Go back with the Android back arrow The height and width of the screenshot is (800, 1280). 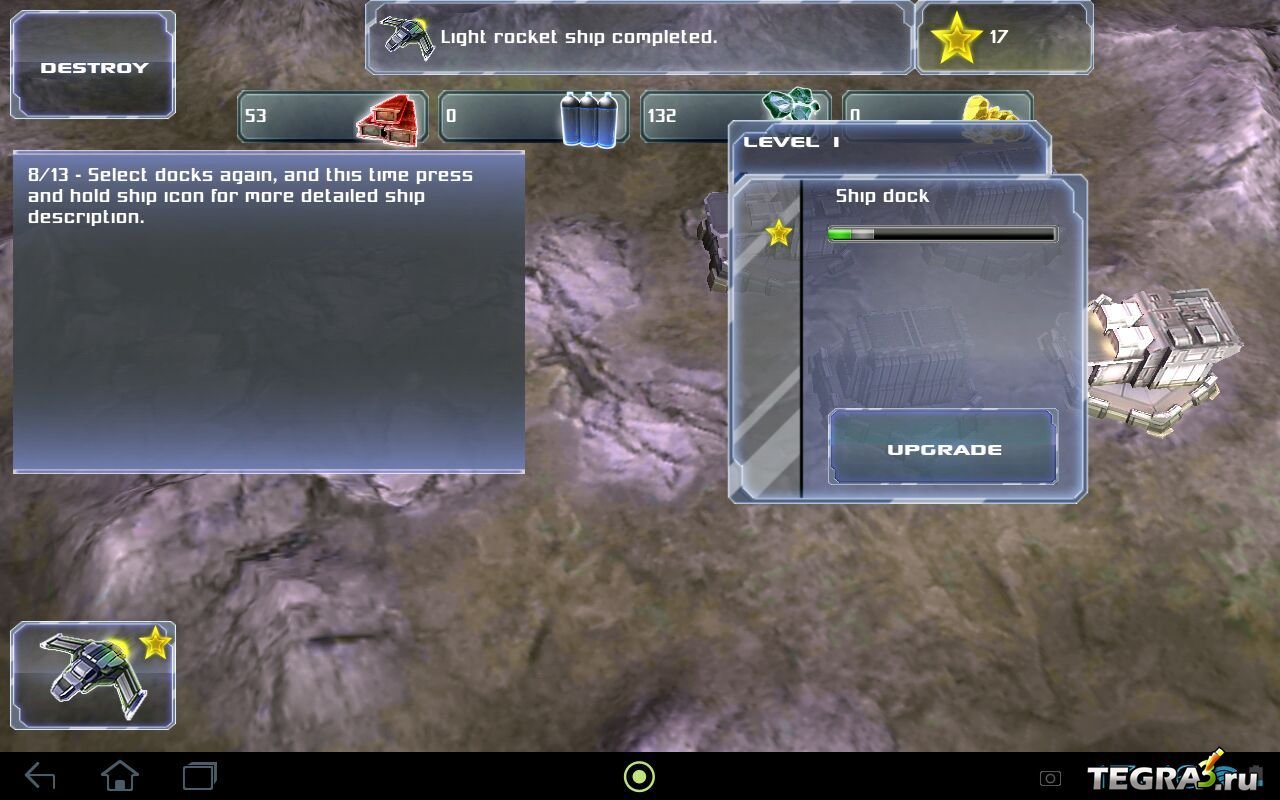[40, 776]
